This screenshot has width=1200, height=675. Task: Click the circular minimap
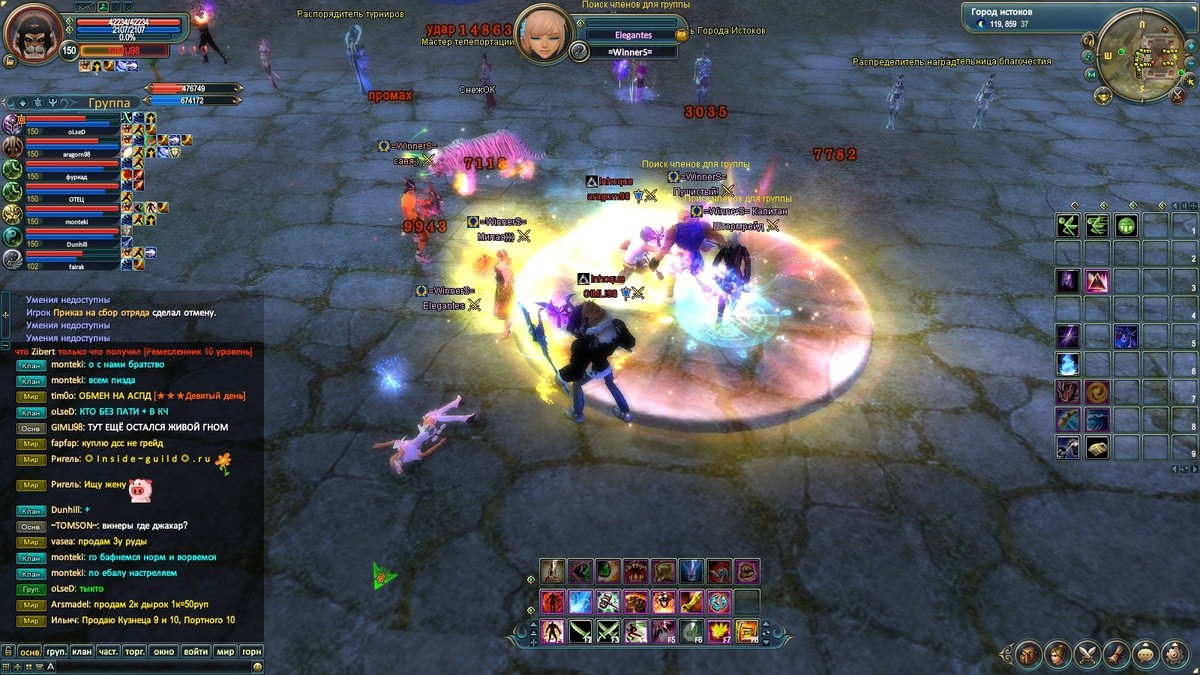click(x=1141, y=55)
